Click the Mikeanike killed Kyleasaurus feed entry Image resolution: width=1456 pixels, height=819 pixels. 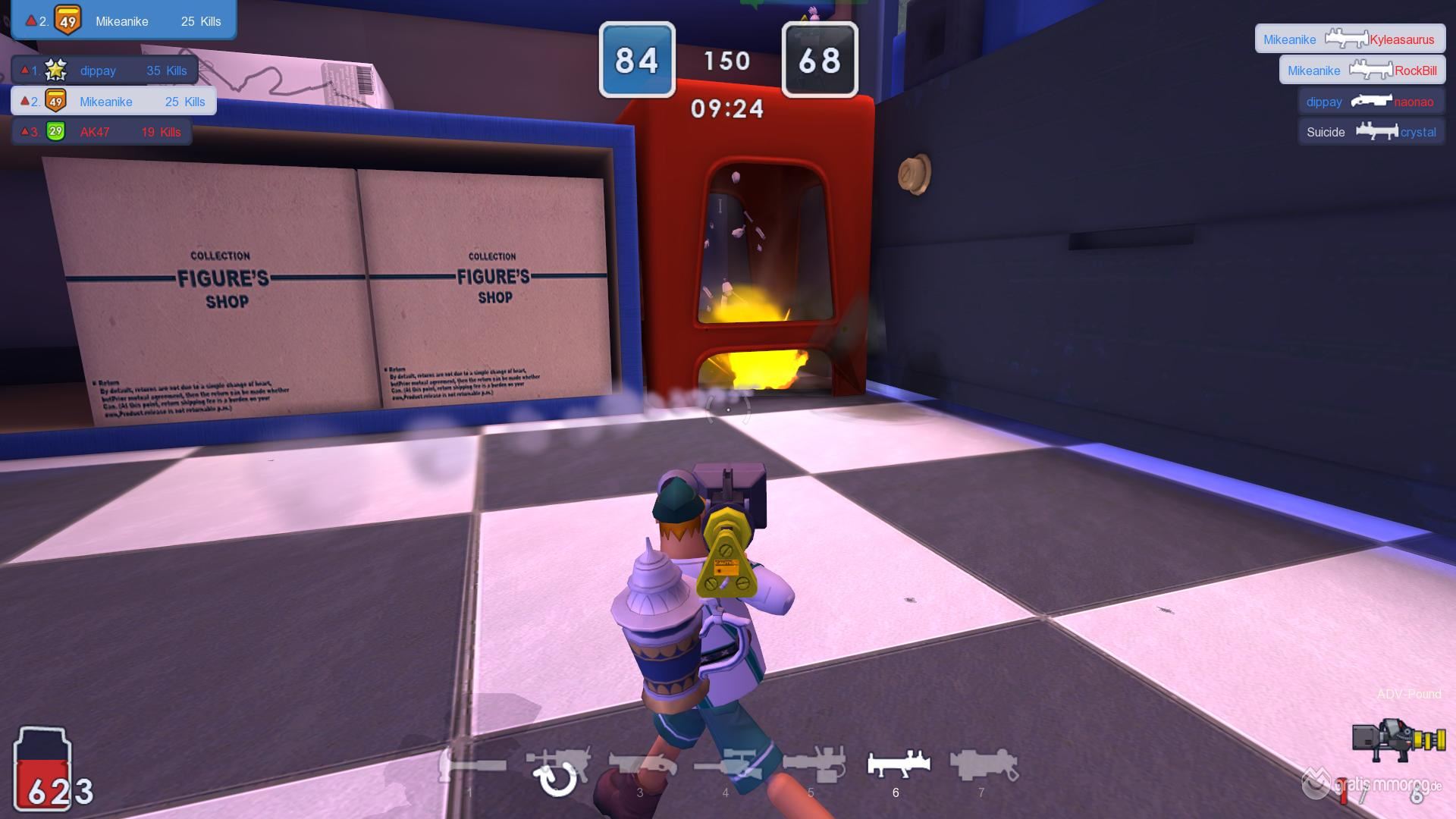pyautogui.click(x=1349, y=39)
